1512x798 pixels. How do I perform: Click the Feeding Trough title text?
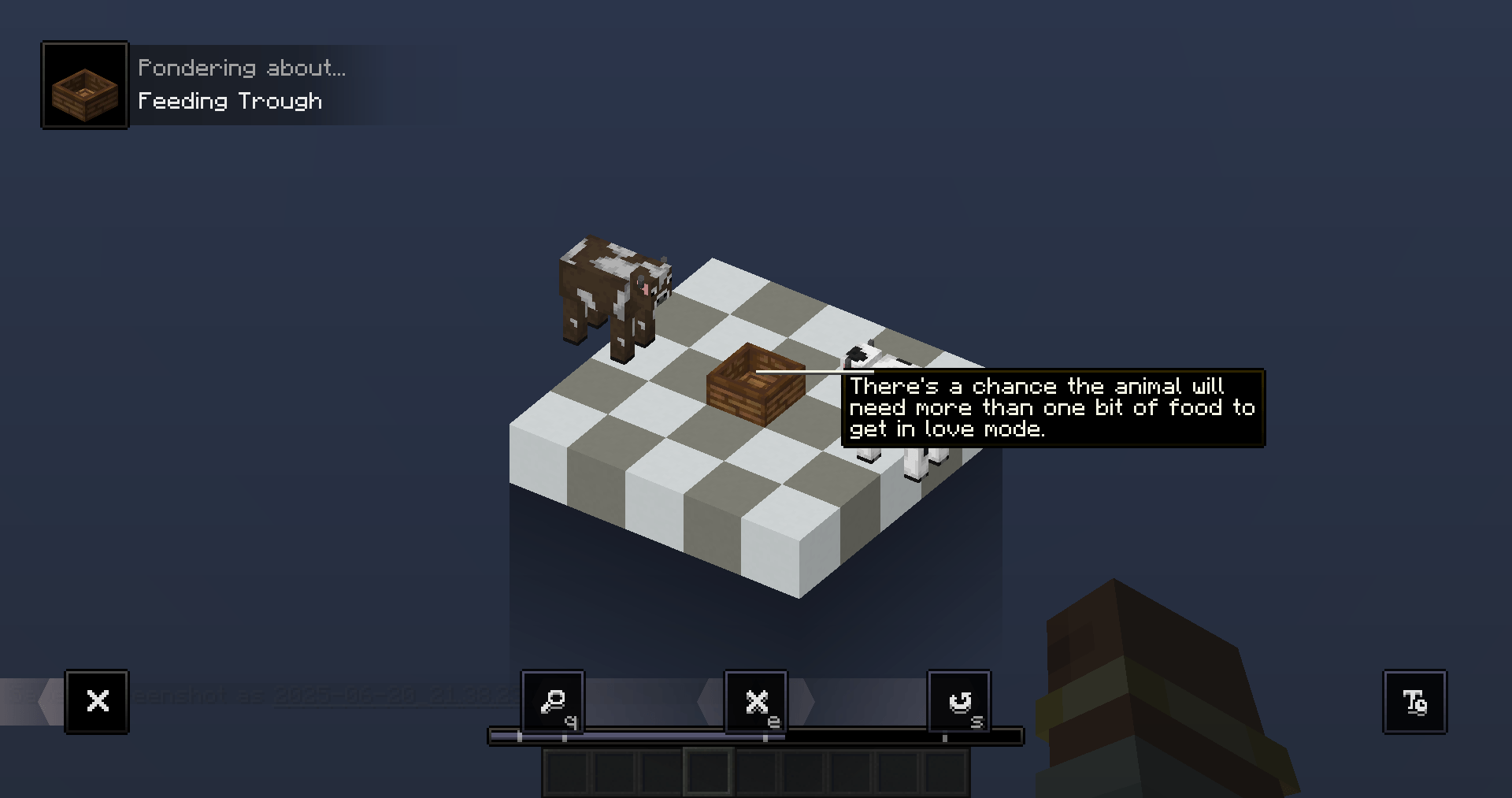tap(231, 101)
